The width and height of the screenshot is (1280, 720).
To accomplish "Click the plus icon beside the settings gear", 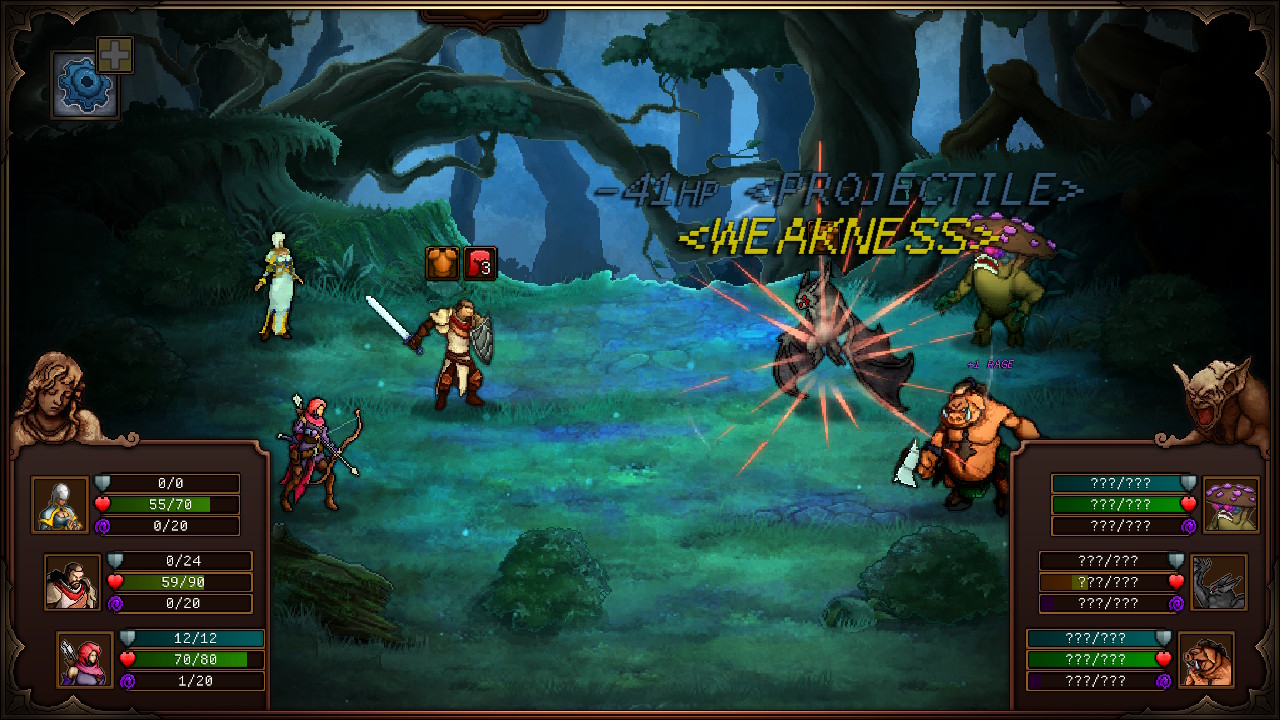I will [113, 56].
